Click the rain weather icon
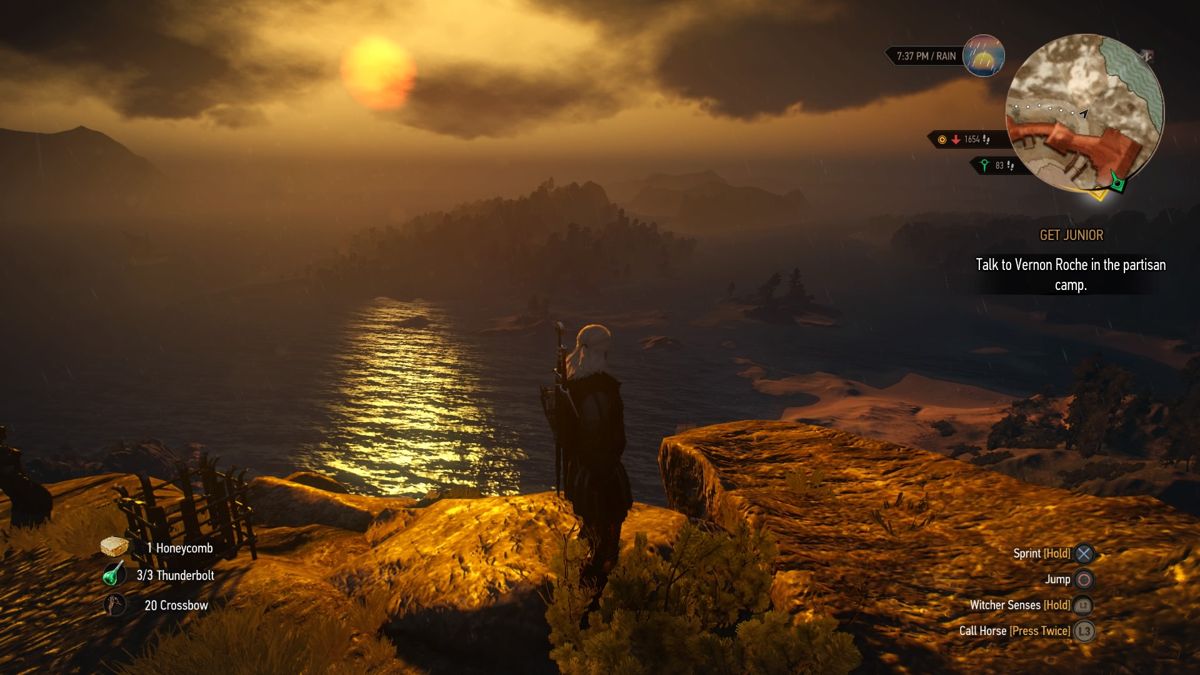This screenshot has height=675, width=1200. [x=983, y=55]
